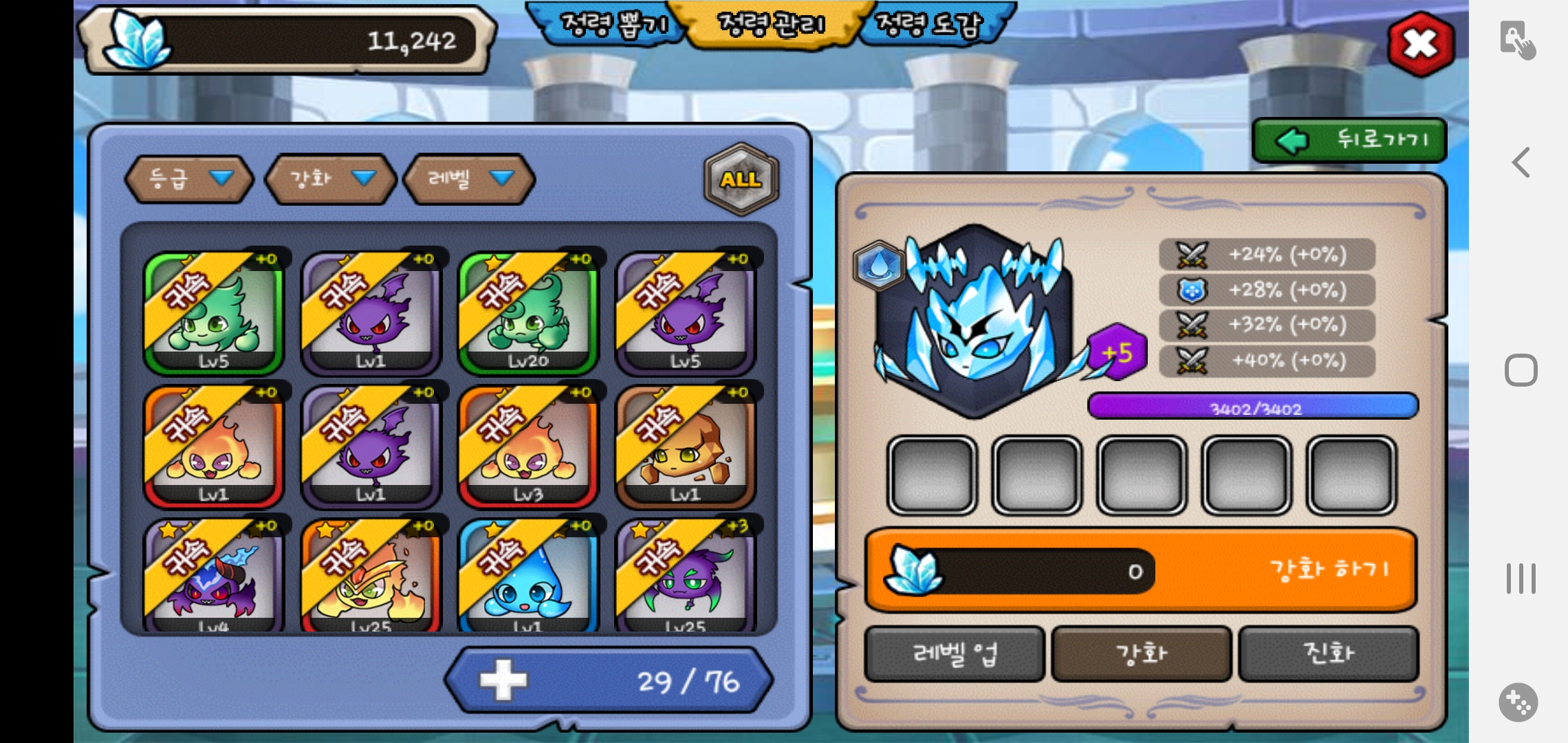Choose the brown rock spirit Lv1
This screenshot has width=1568, height=743.
tap(685, 447)
